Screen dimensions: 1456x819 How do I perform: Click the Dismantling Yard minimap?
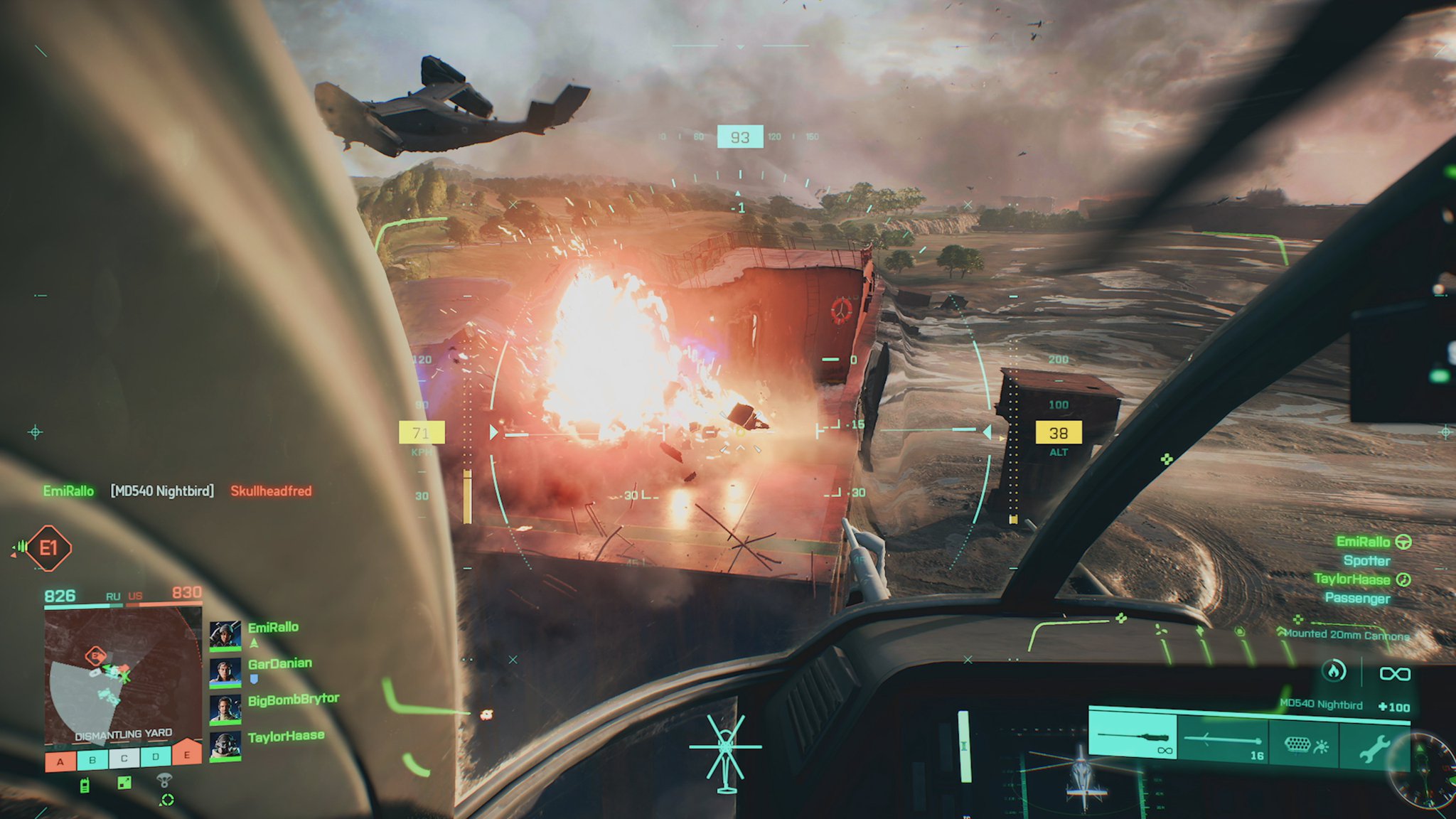pyautogui.click(x=122, y=675)
